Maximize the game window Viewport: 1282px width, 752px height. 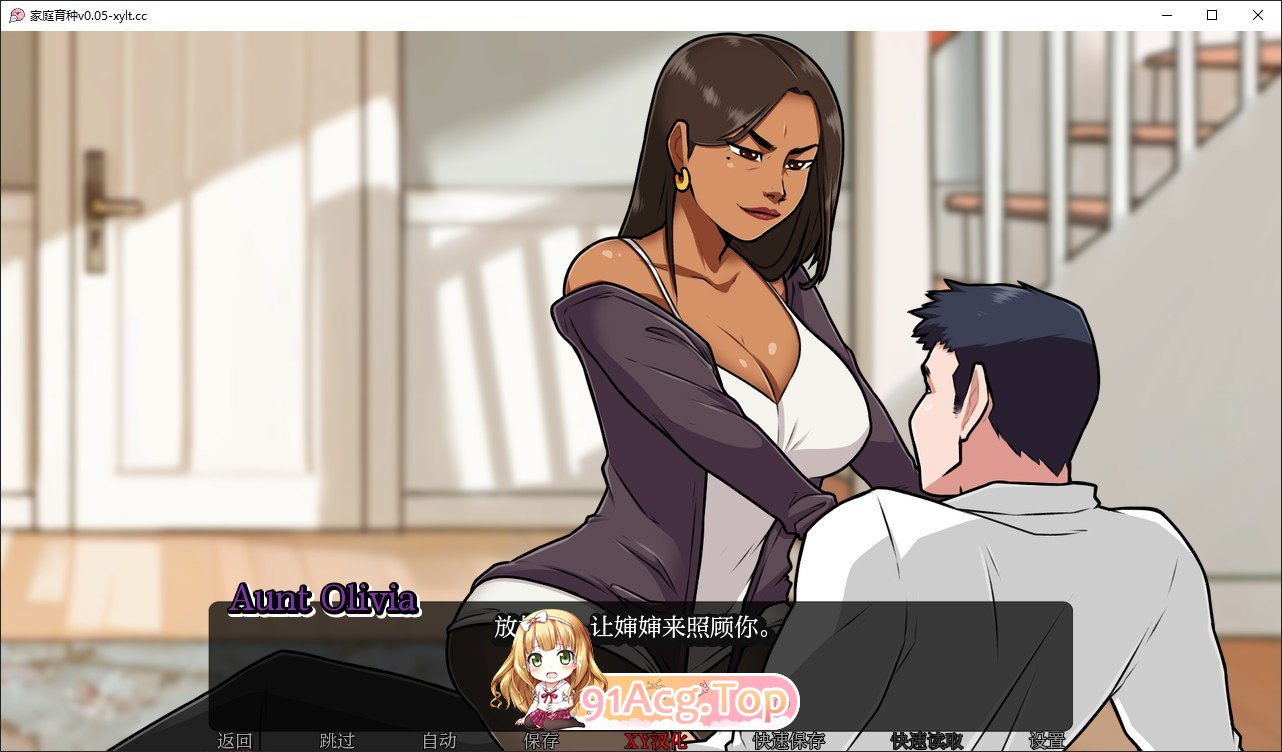pyautogui.click(x=1211, y=15)
